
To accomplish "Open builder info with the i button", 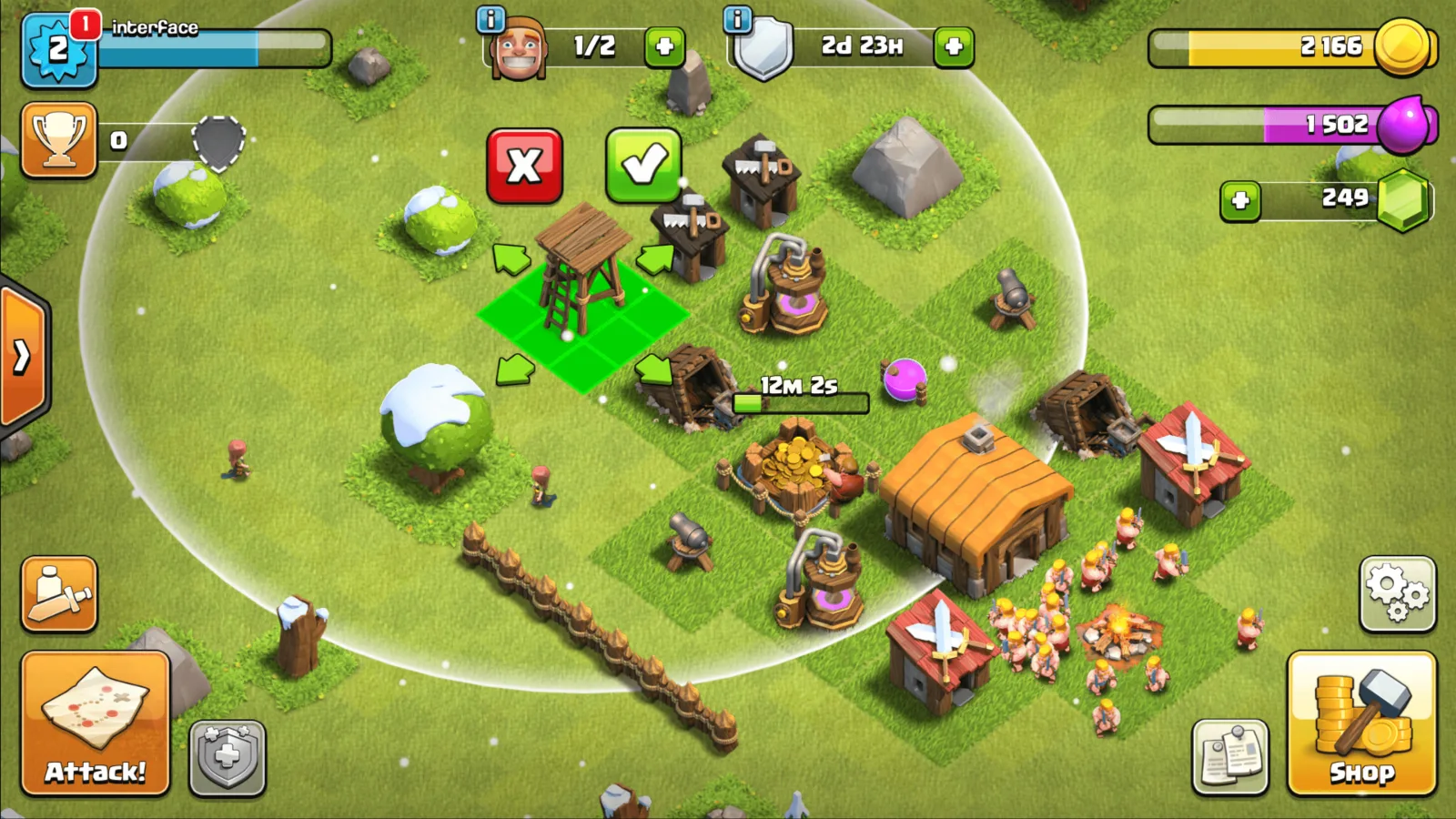I will pos(490,19).
